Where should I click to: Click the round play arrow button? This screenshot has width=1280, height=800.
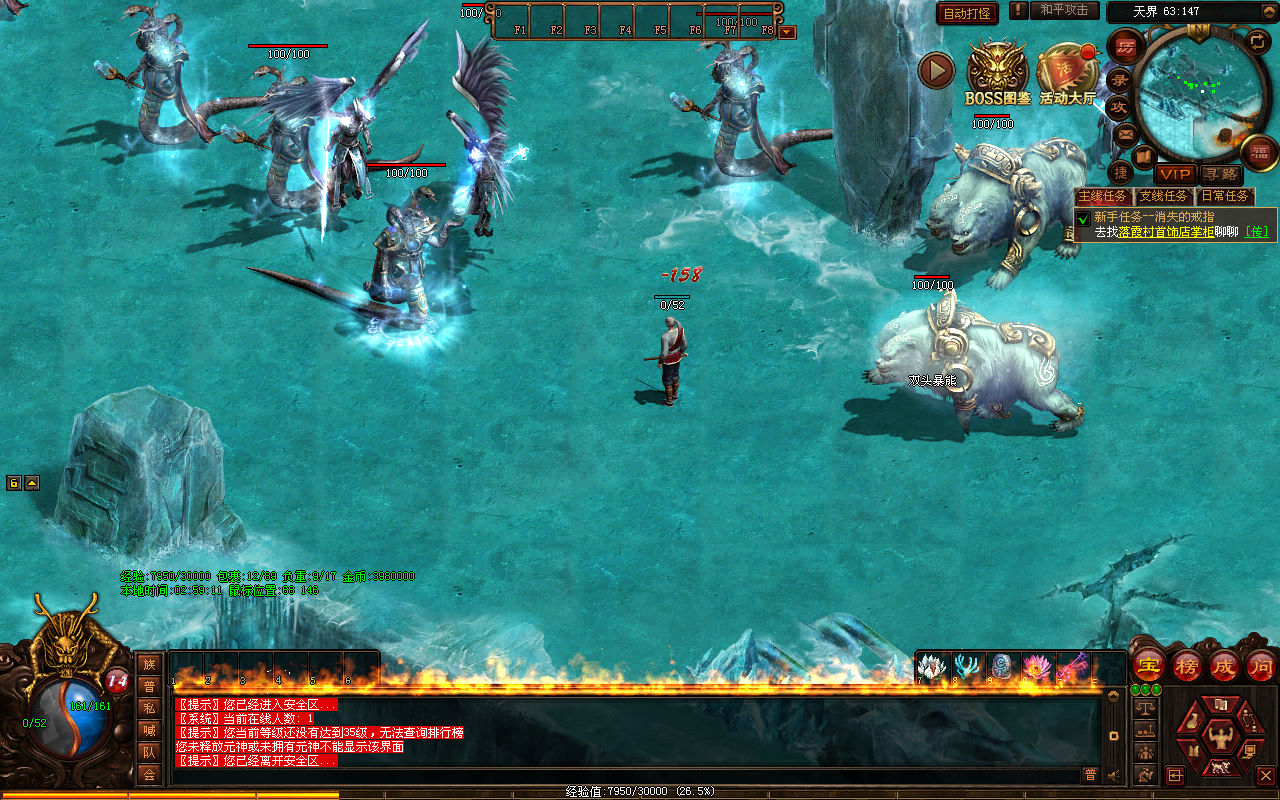(937, 70)
